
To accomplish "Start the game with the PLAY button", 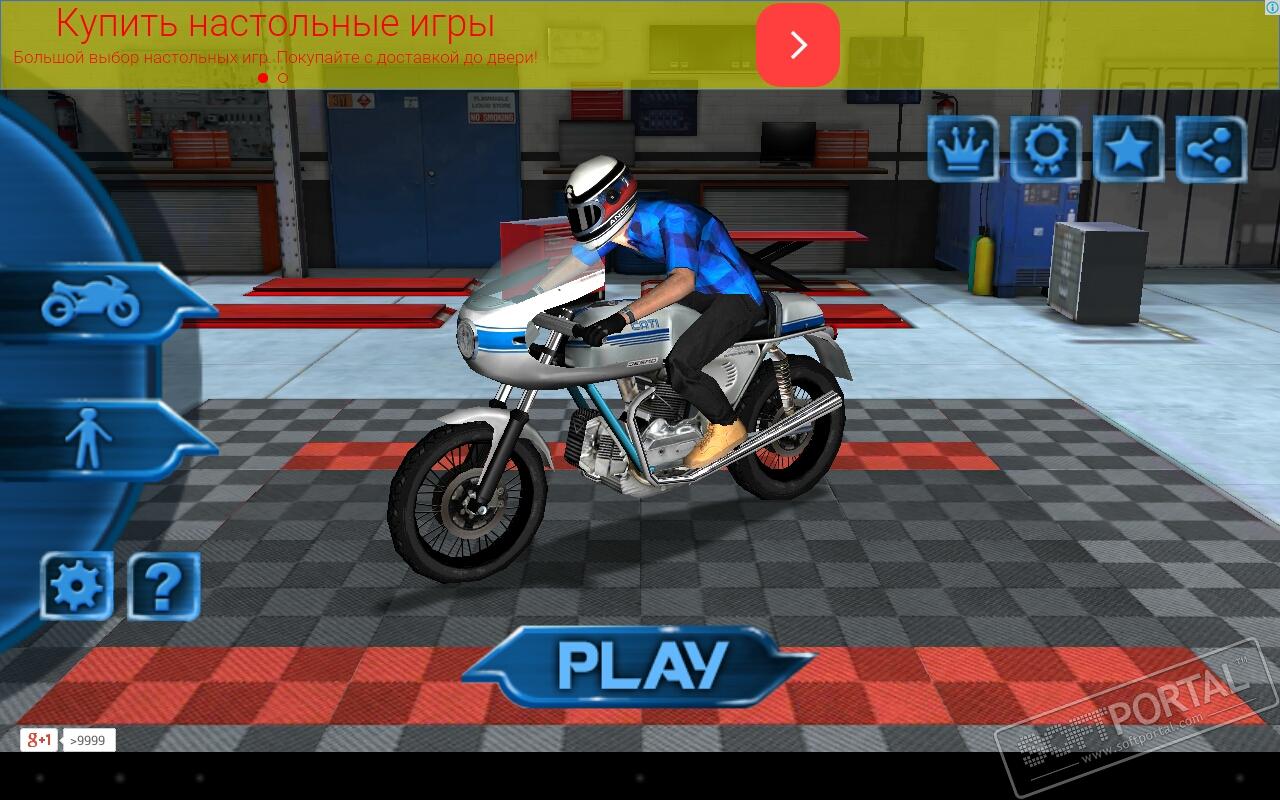I will click(x=640, y=665).
